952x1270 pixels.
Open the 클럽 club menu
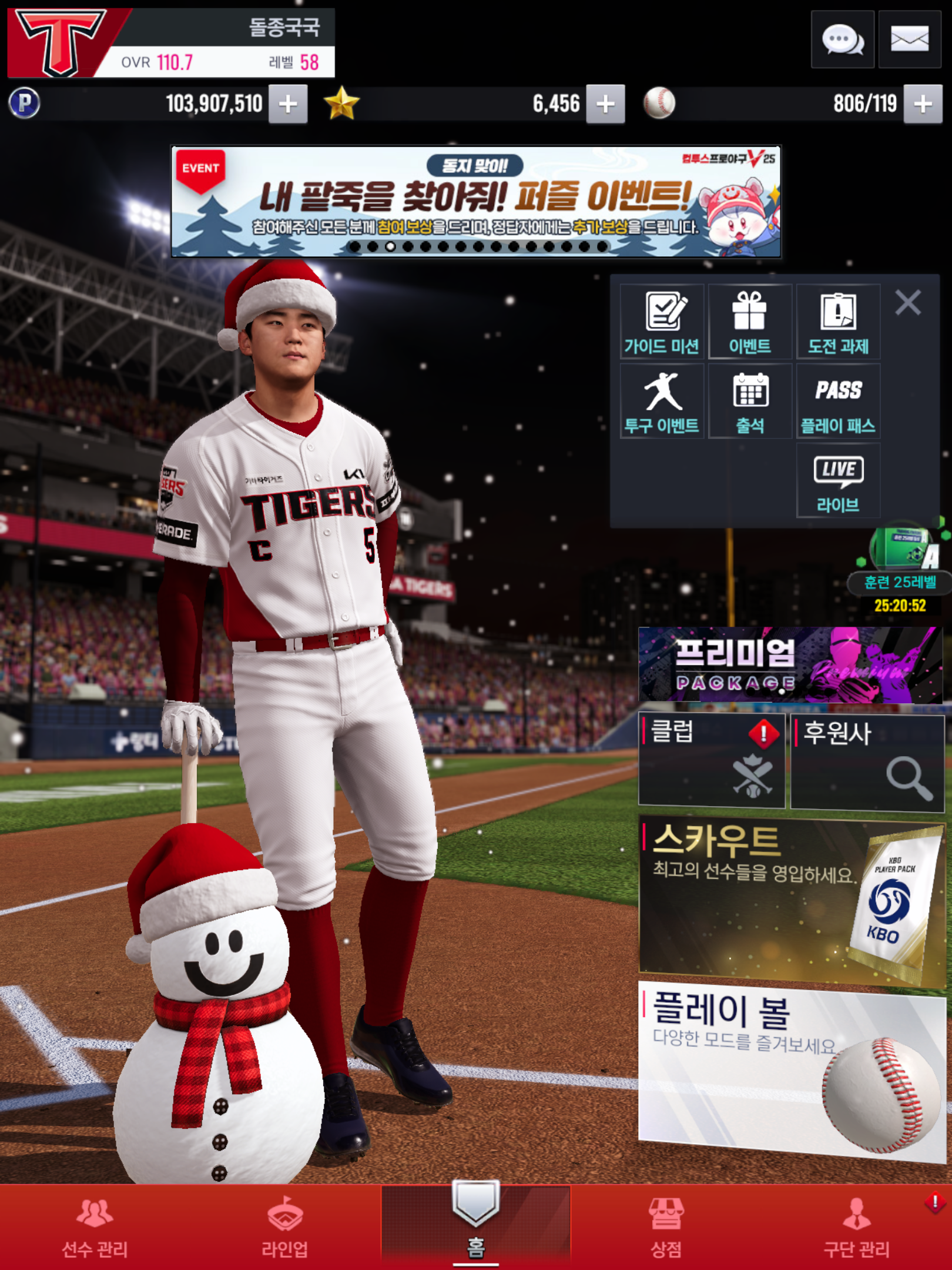[712, 760]
